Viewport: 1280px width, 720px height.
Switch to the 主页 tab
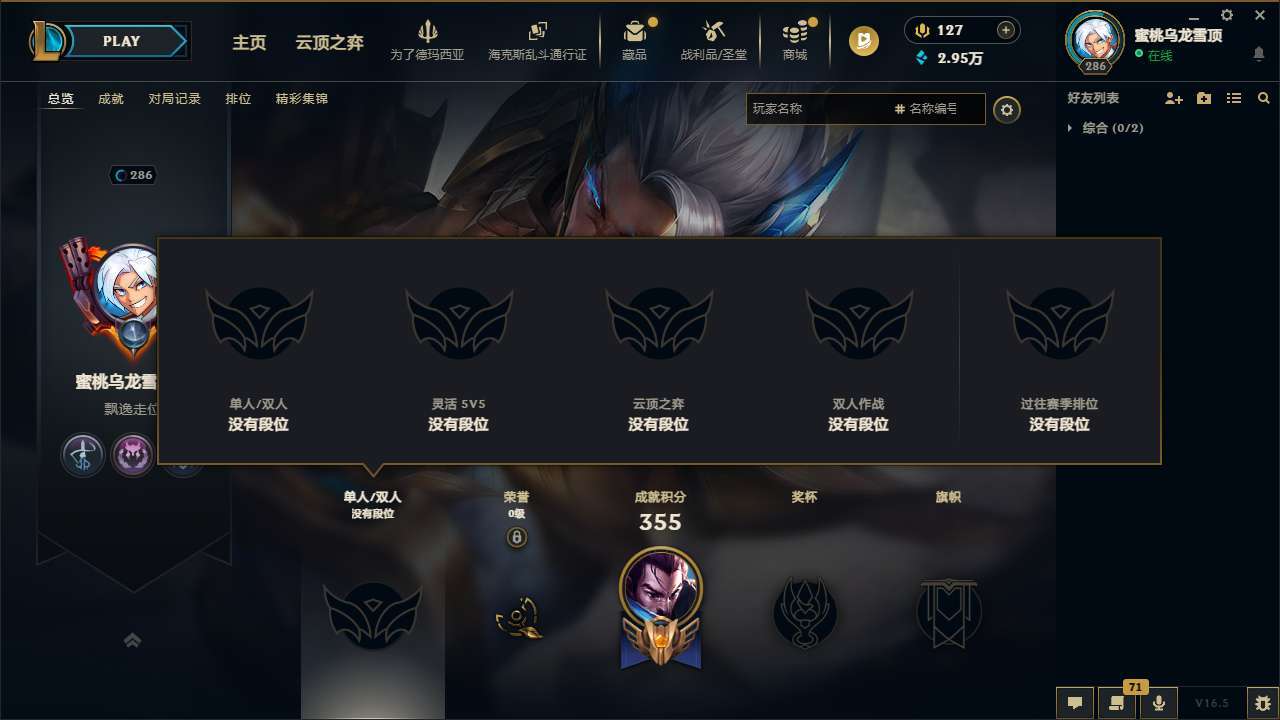pyautogui.click(x=248, y=42)
